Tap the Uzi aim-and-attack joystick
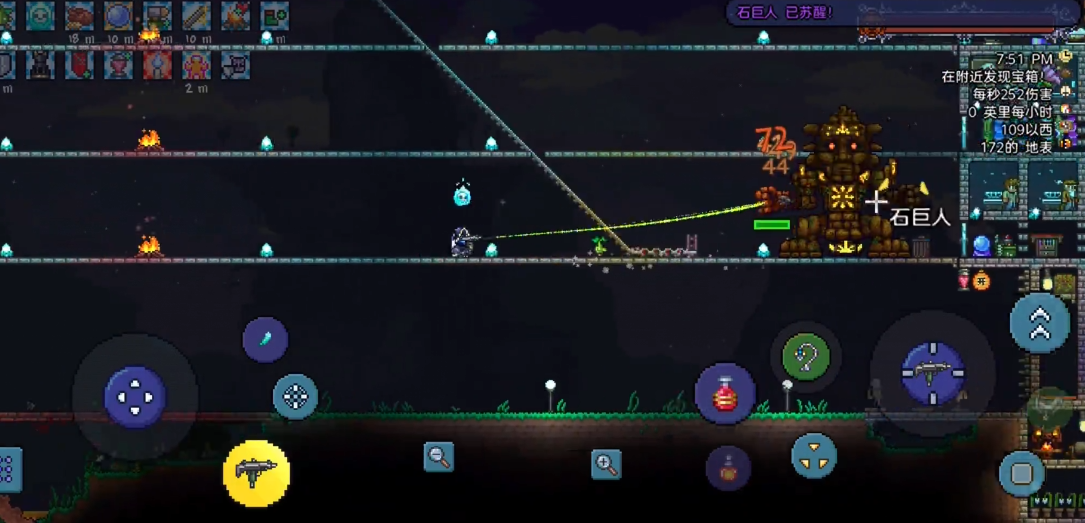1085x523 pixels. (x=933, y=373)
